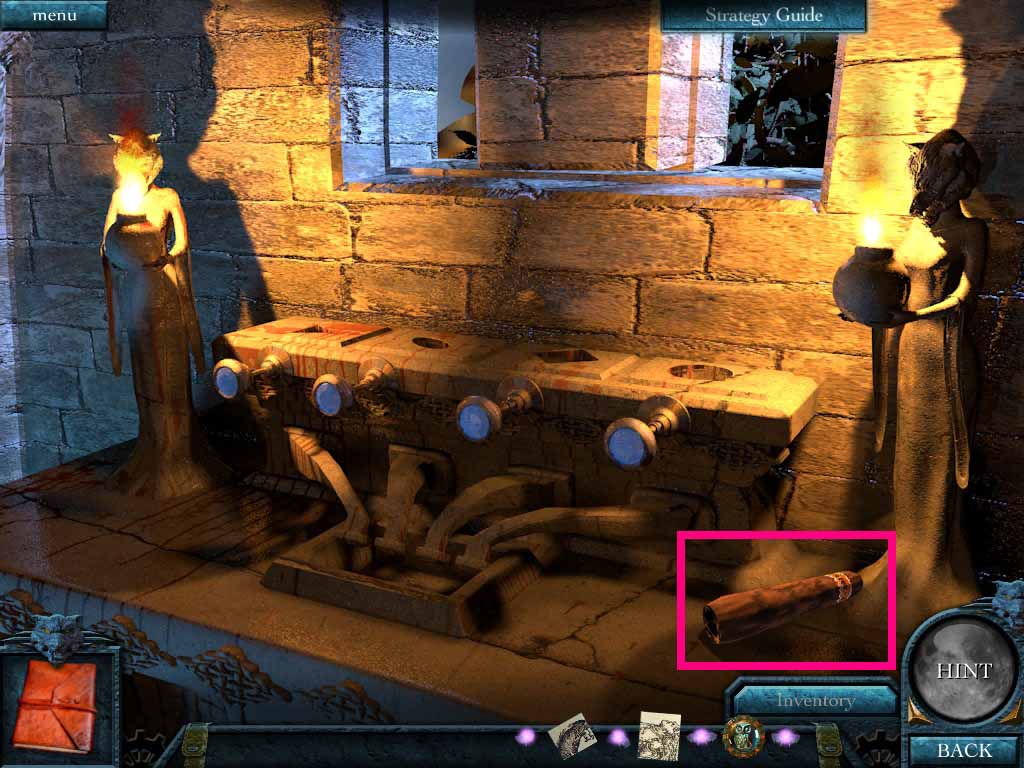The width and height of the screenshot is (1024, 768).
Task: Toggle the Inventory panel tab
Action: (x=814, y=701)
